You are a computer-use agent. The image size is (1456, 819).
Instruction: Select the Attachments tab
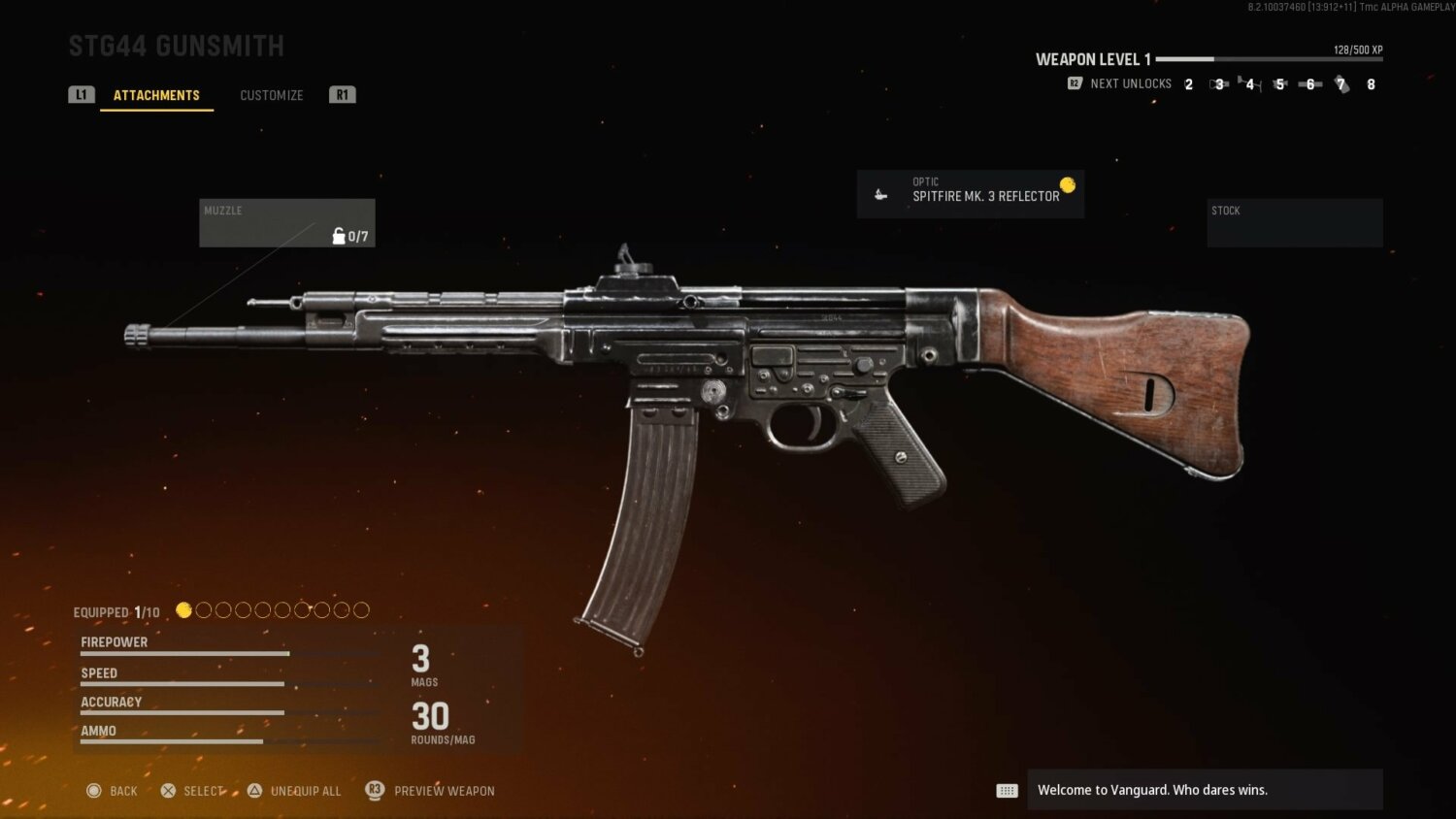157,94
